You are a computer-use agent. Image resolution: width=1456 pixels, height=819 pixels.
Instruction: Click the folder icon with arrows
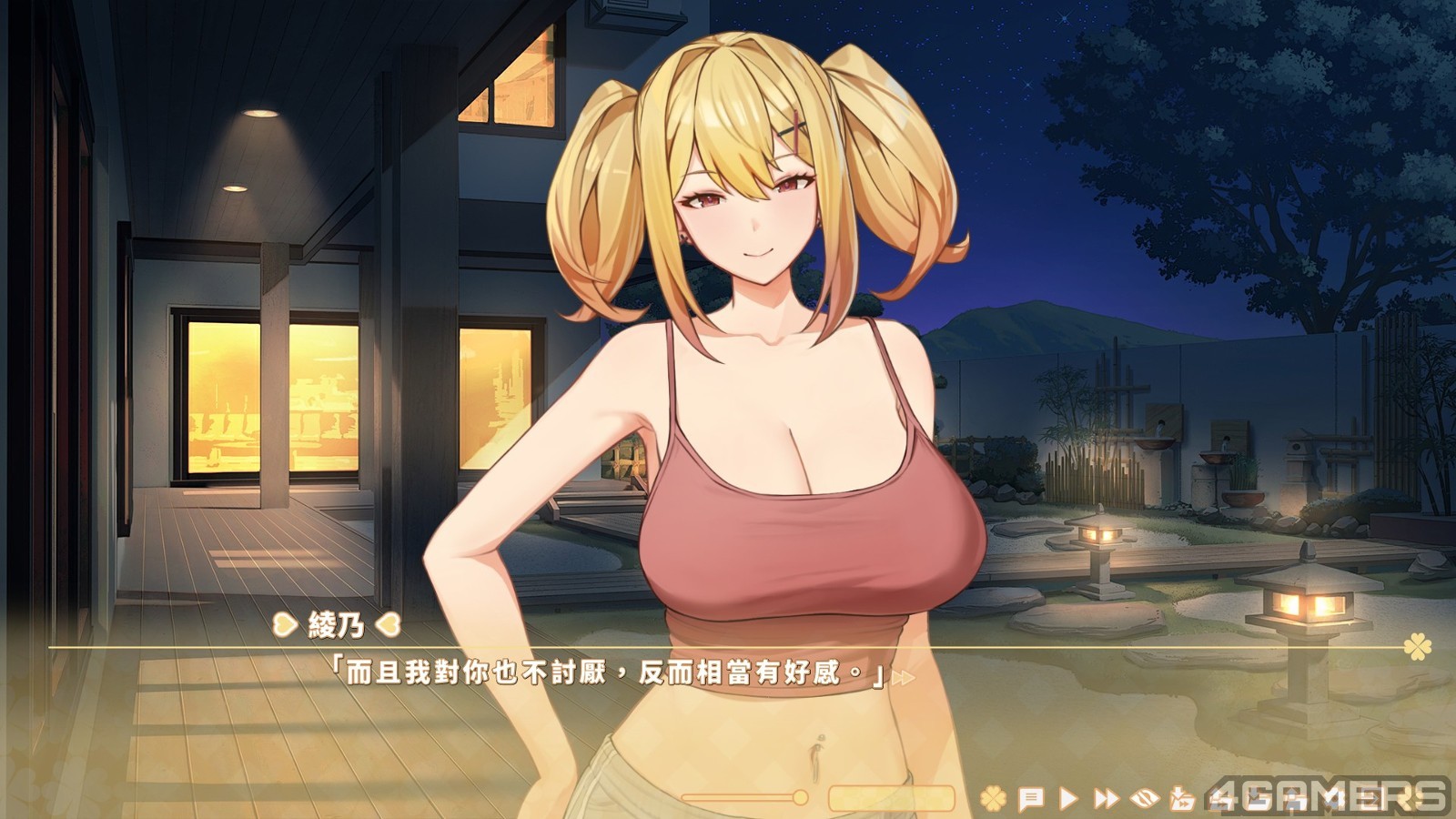1181,799
